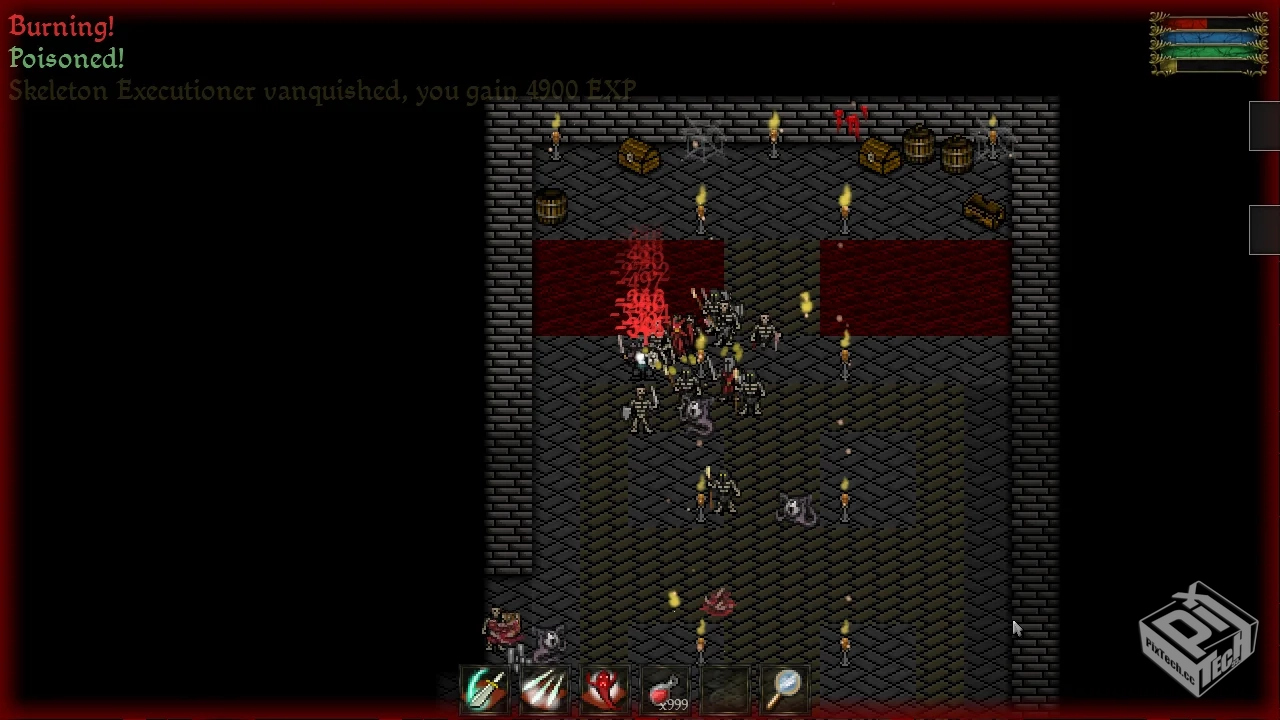The image size is (1280, 720).
Task: Drink the red health potion x999
Action: pos(665,689)
